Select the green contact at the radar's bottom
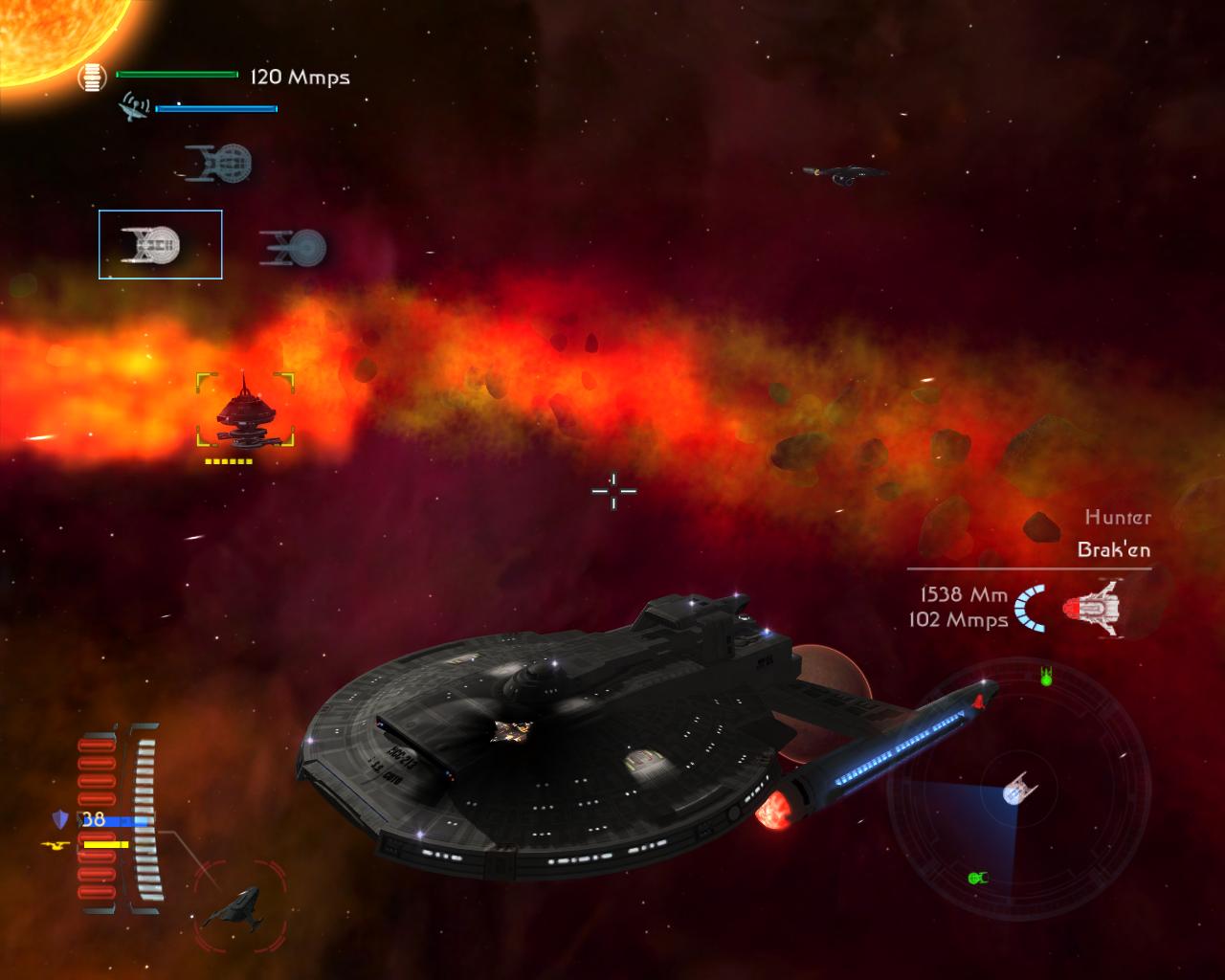The height and width of the screenshot is (980, 1225). click(x=976, y=878)
